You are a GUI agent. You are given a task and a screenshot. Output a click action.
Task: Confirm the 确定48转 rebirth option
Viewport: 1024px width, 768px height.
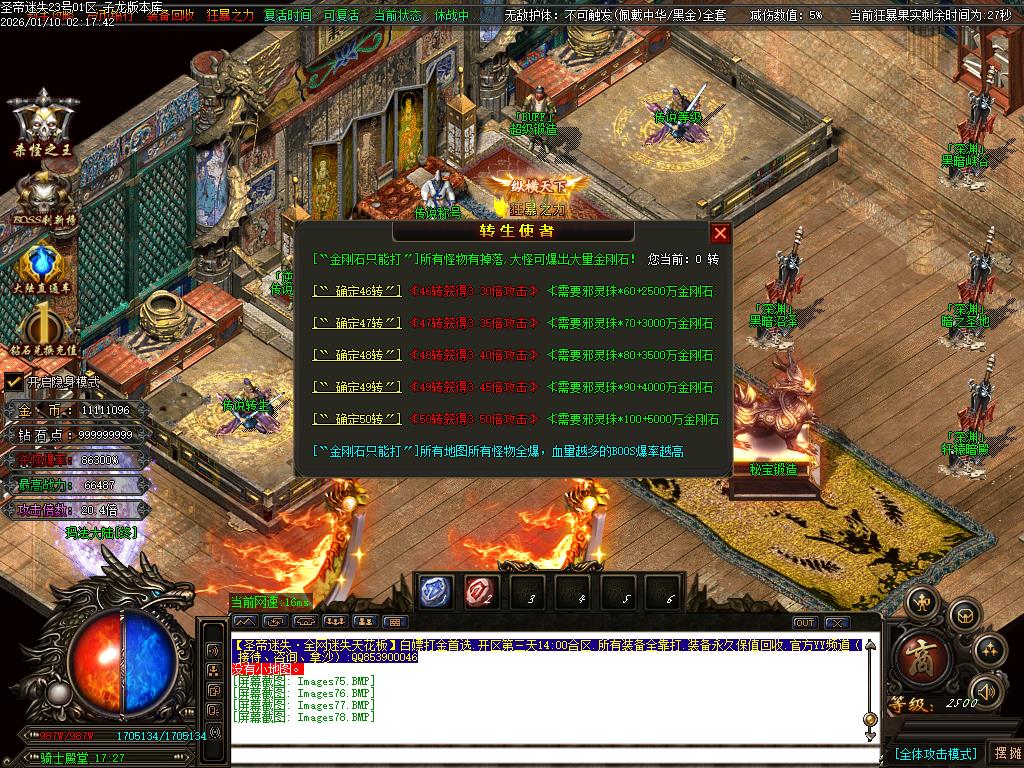[x=357, y=355]
